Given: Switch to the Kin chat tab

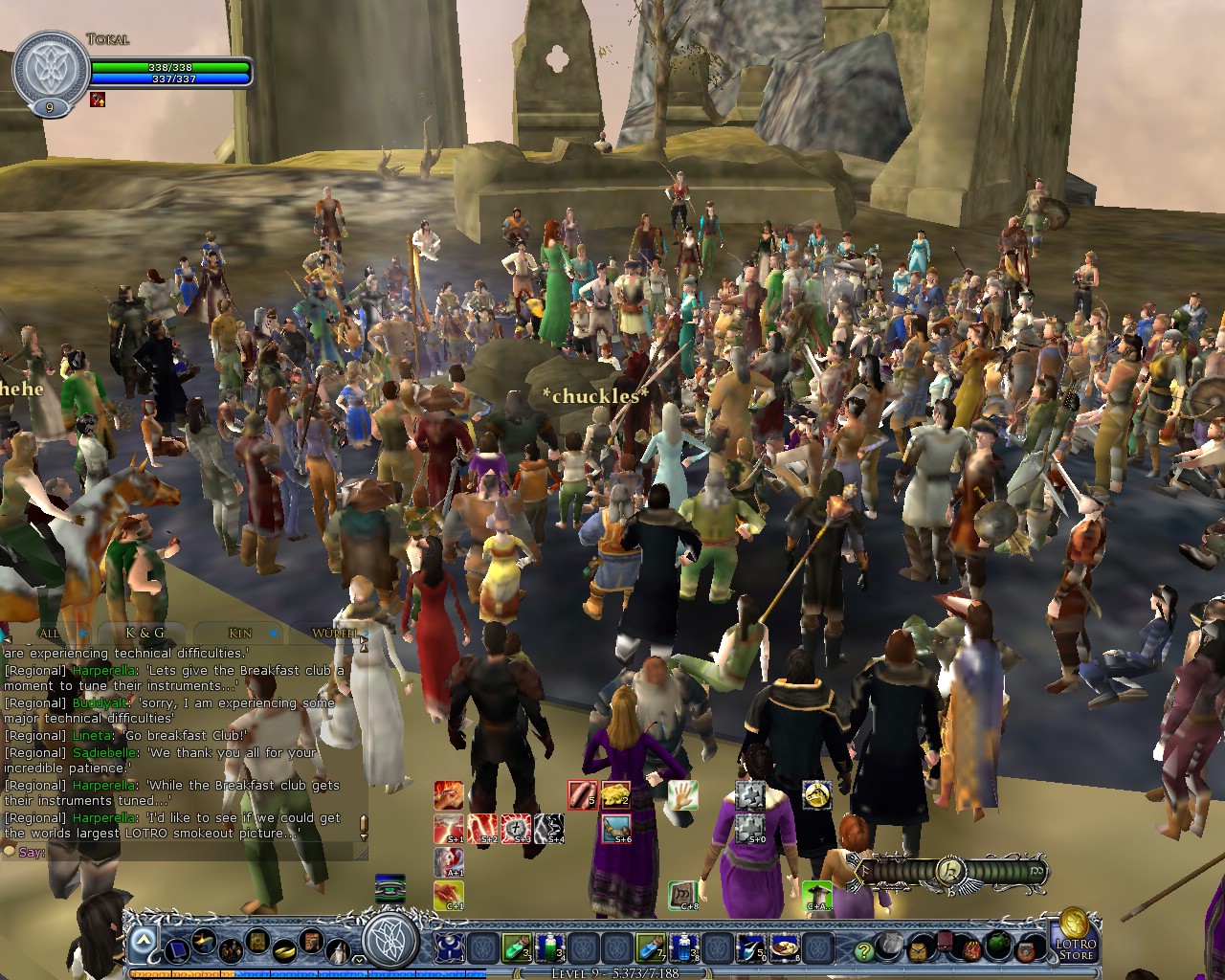Looking at the screenshot, I should click(x=239, y=634).
